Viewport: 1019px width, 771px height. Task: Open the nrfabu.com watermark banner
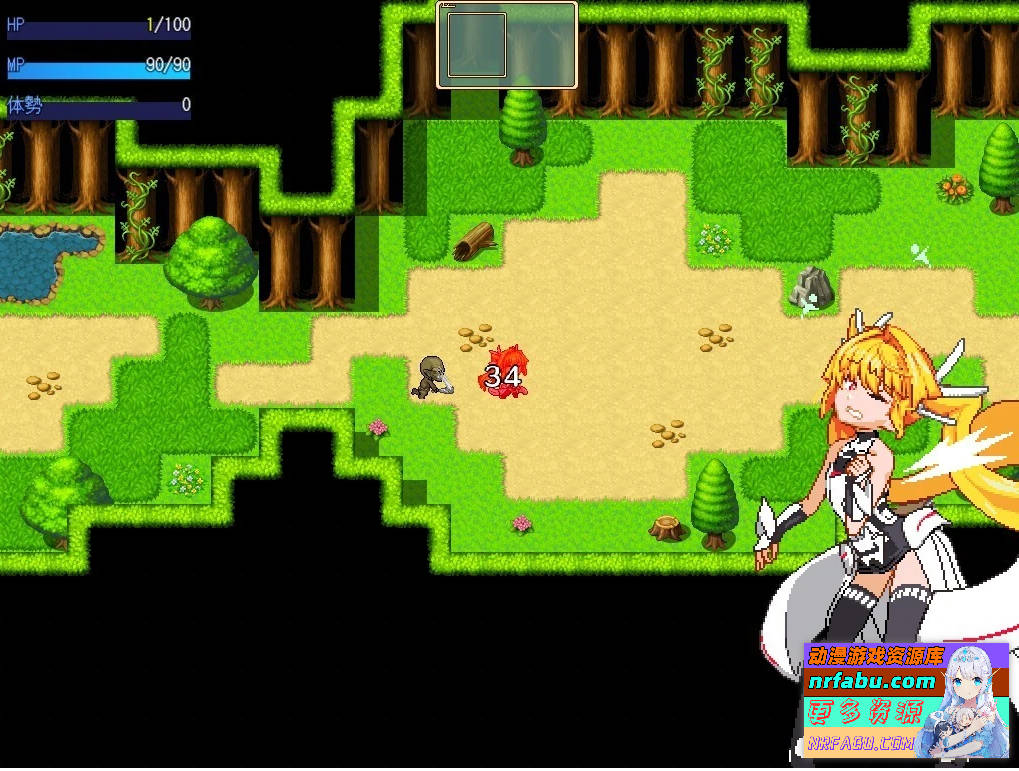[905, 698]
